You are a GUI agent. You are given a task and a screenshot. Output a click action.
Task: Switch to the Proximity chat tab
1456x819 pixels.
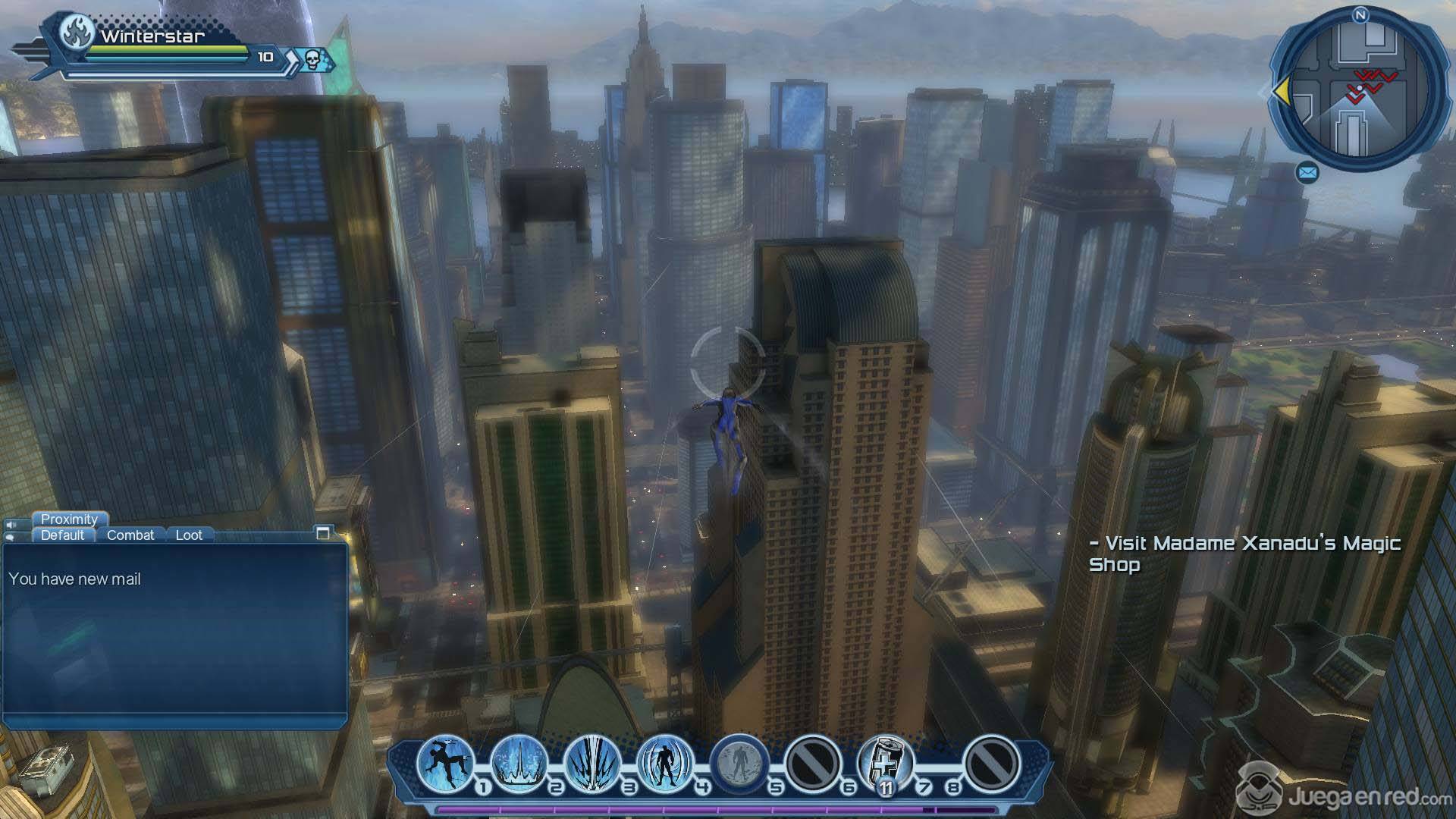pyautogui.click(x=69, y=519)
